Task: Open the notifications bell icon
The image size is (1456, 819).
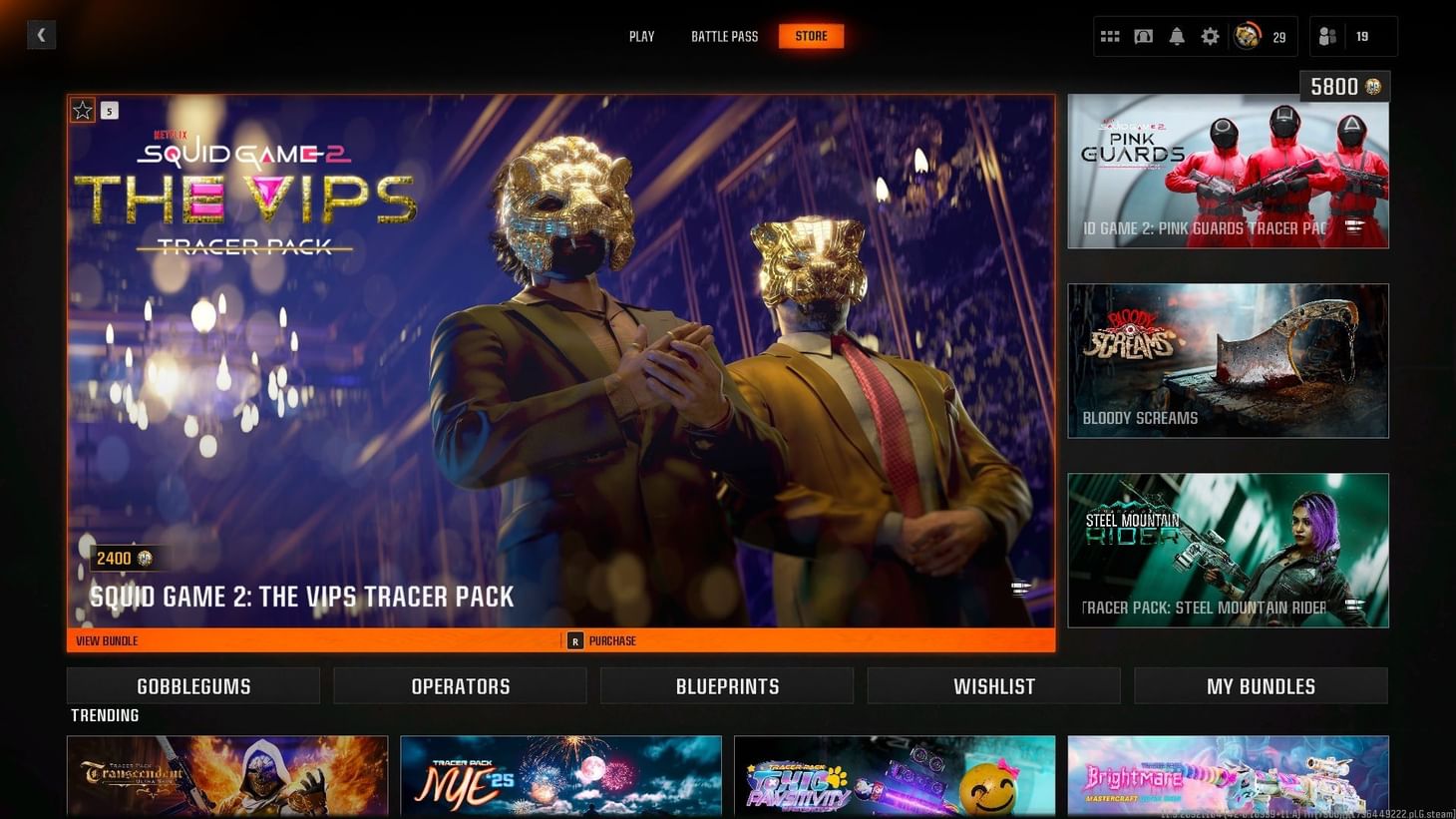Action: click(x=1177, y=36)
